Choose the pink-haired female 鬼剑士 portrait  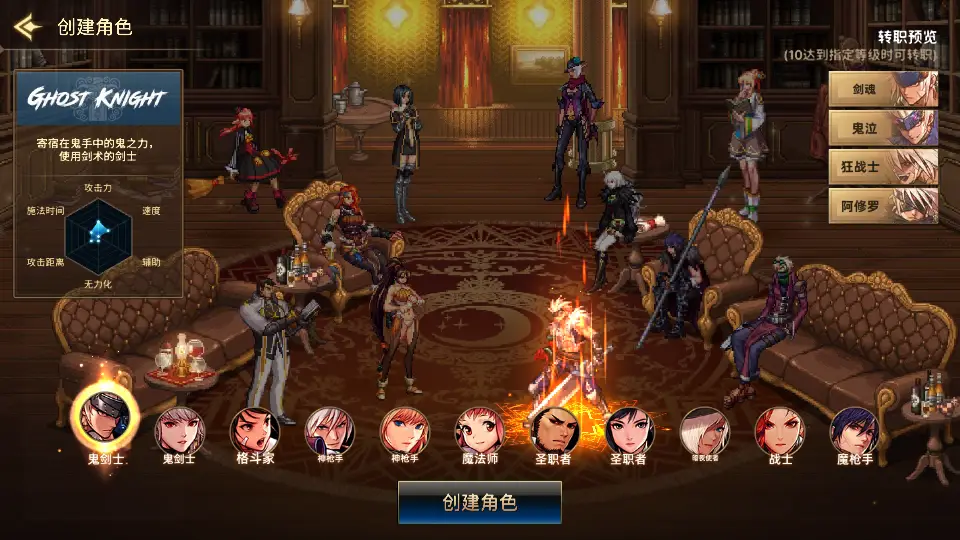[179, 430]
